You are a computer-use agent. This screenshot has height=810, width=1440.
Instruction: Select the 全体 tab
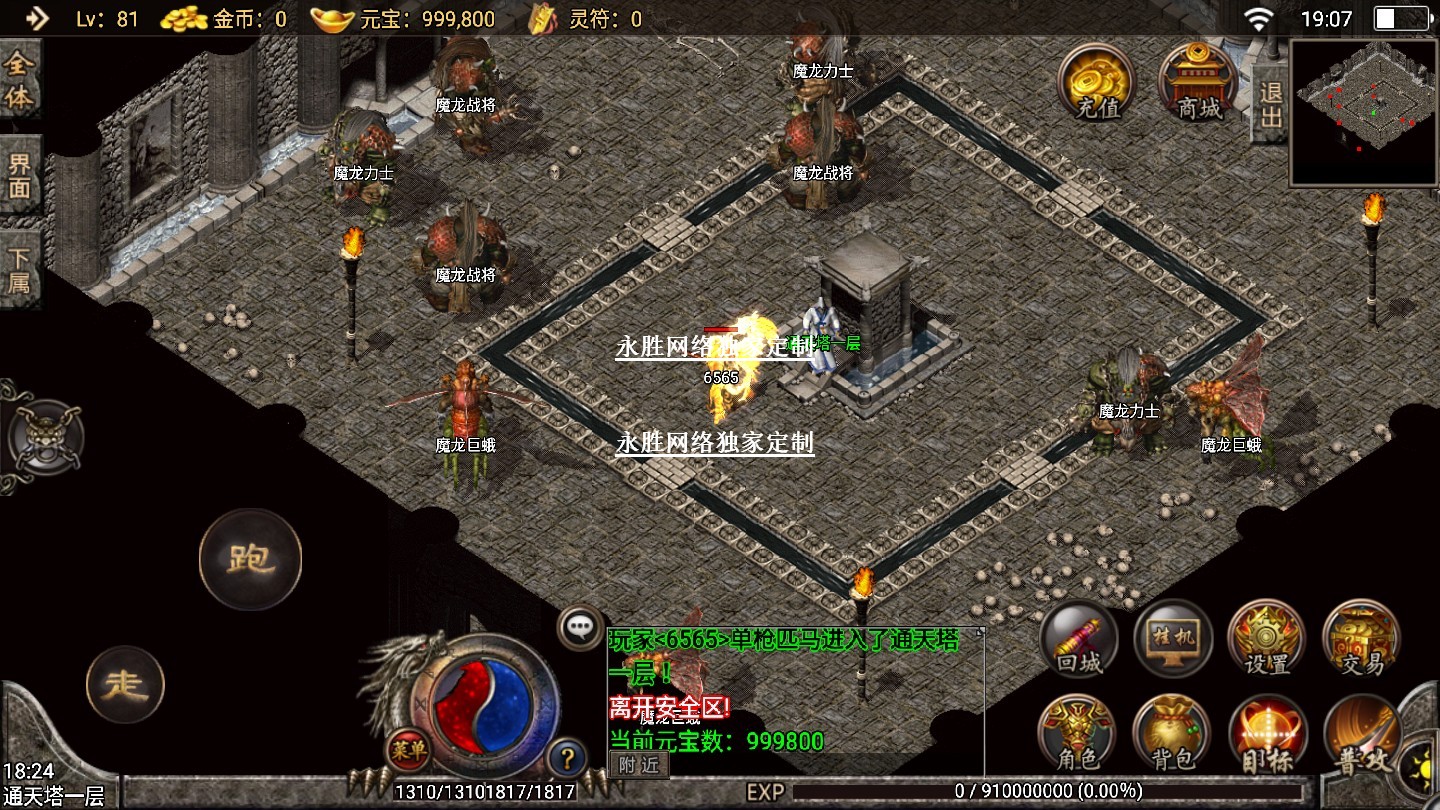pyautogui.click(x=20, y=81)
